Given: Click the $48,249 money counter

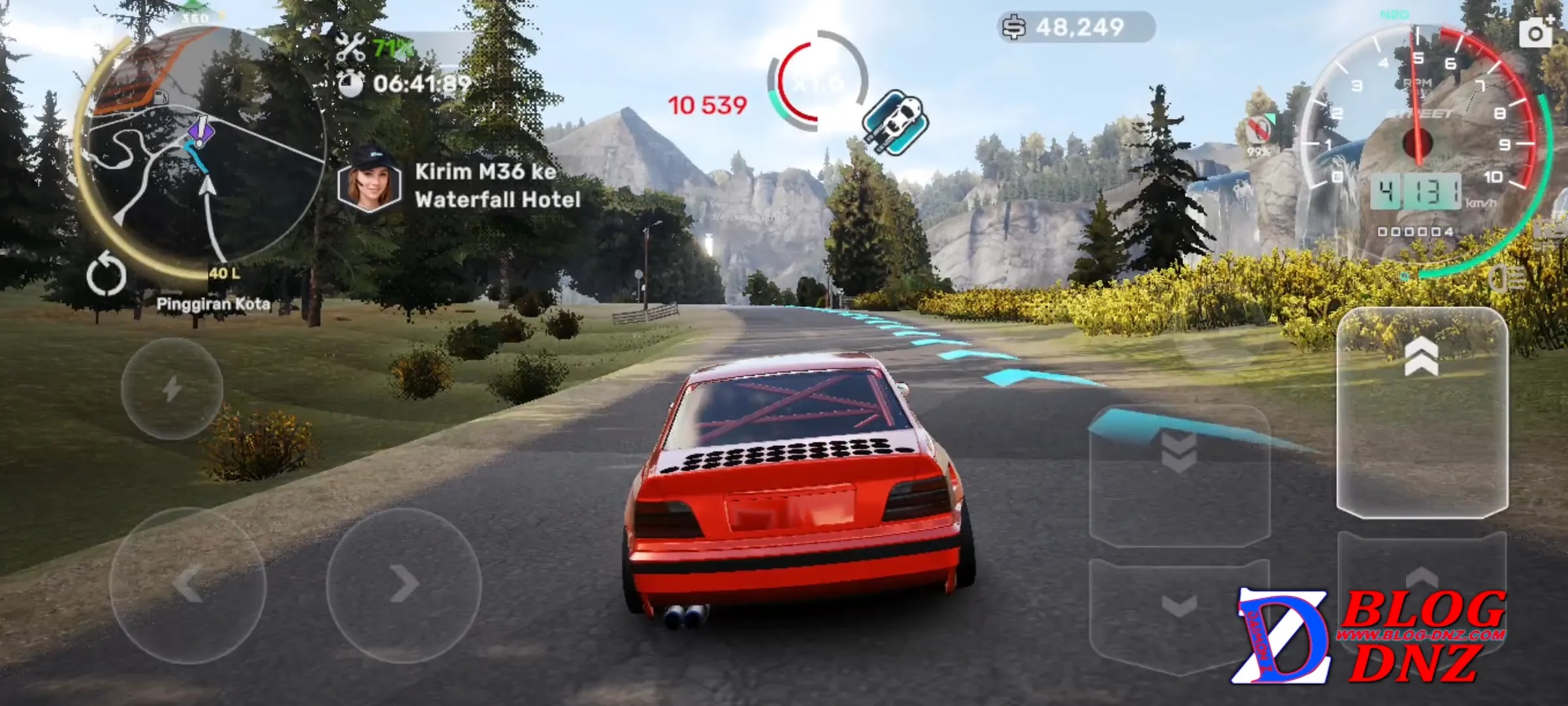Looking at the screenshot, I should pos(1077,27).
